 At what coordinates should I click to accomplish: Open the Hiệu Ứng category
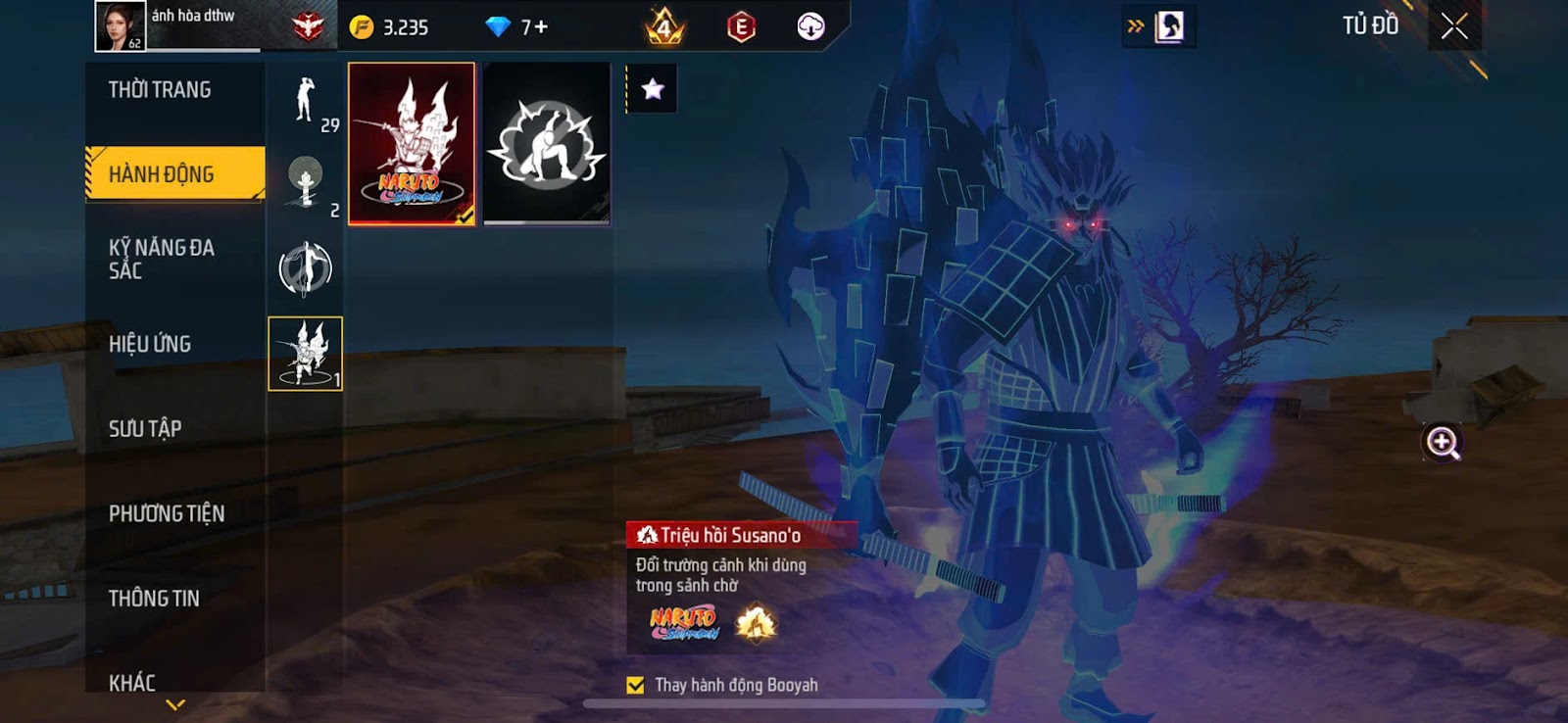pyautogui.click(x=150, y=344)
